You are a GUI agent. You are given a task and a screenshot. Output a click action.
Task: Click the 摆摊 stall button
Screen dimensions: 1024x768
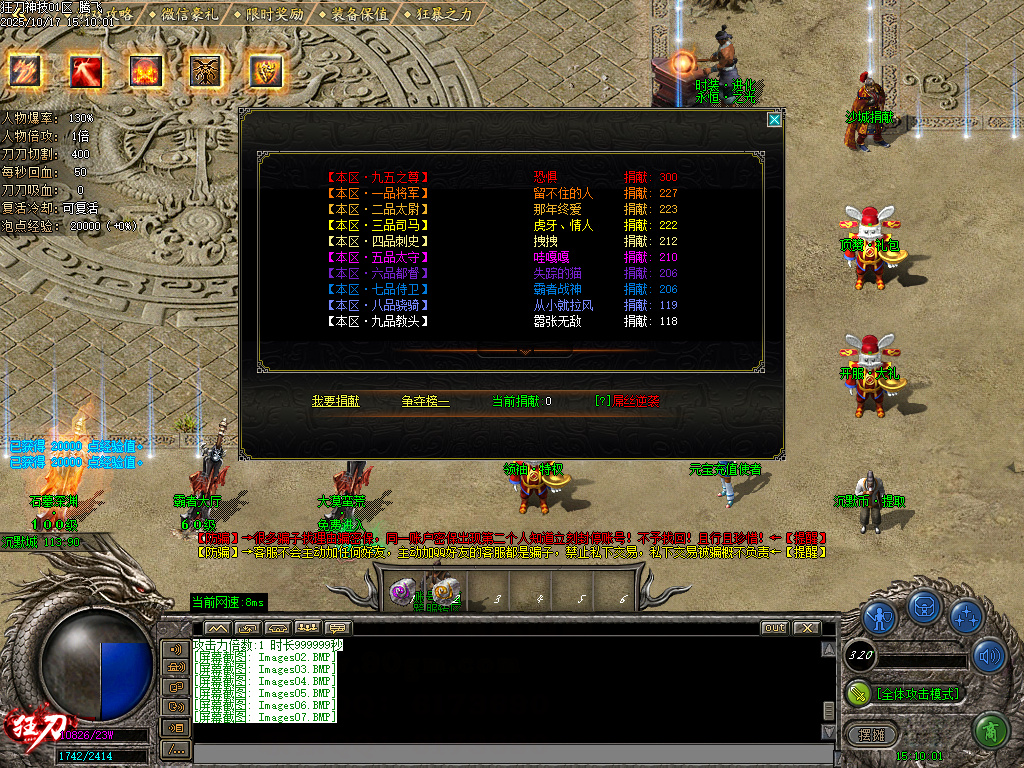(866, 733)
